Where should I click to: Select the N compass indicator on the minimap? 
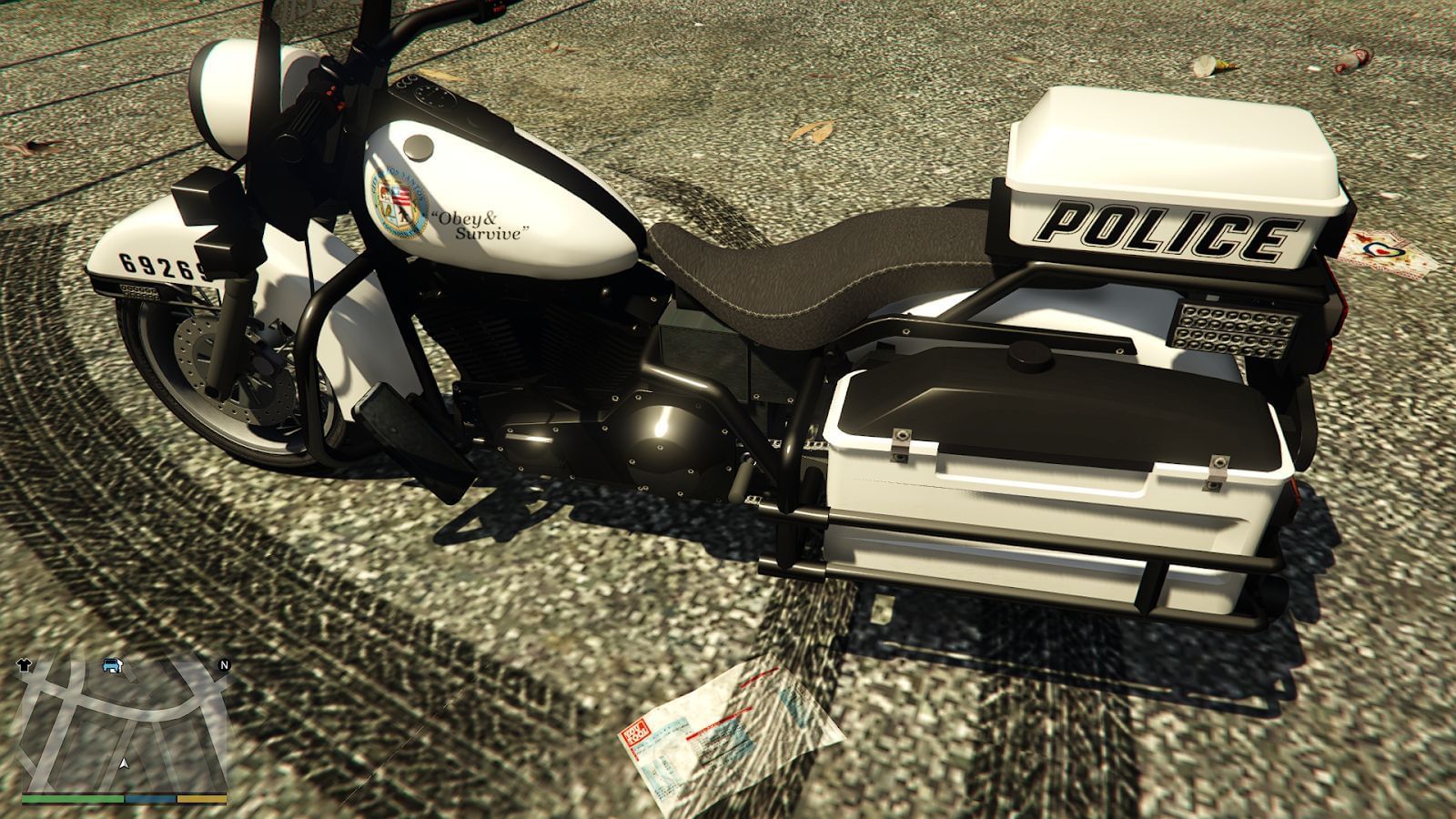coord(224,664)
